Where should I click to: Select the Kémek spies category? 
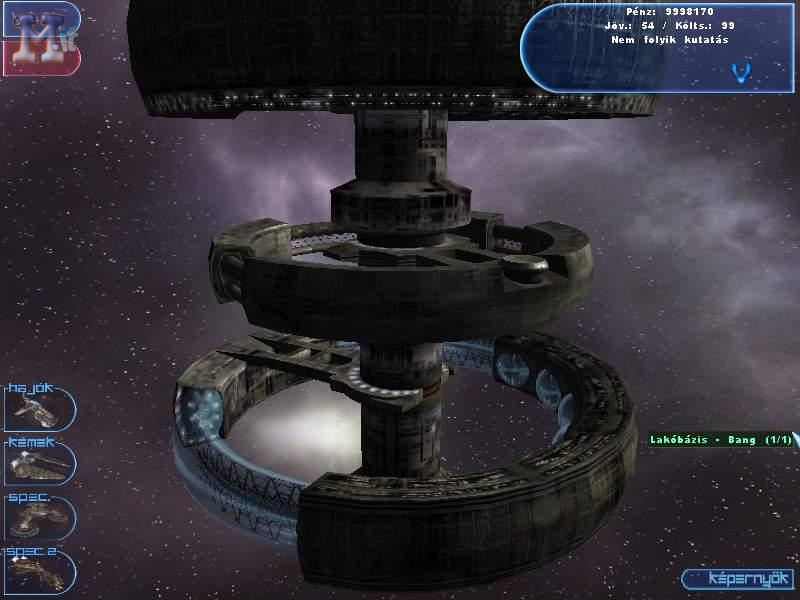pos(40,462)
